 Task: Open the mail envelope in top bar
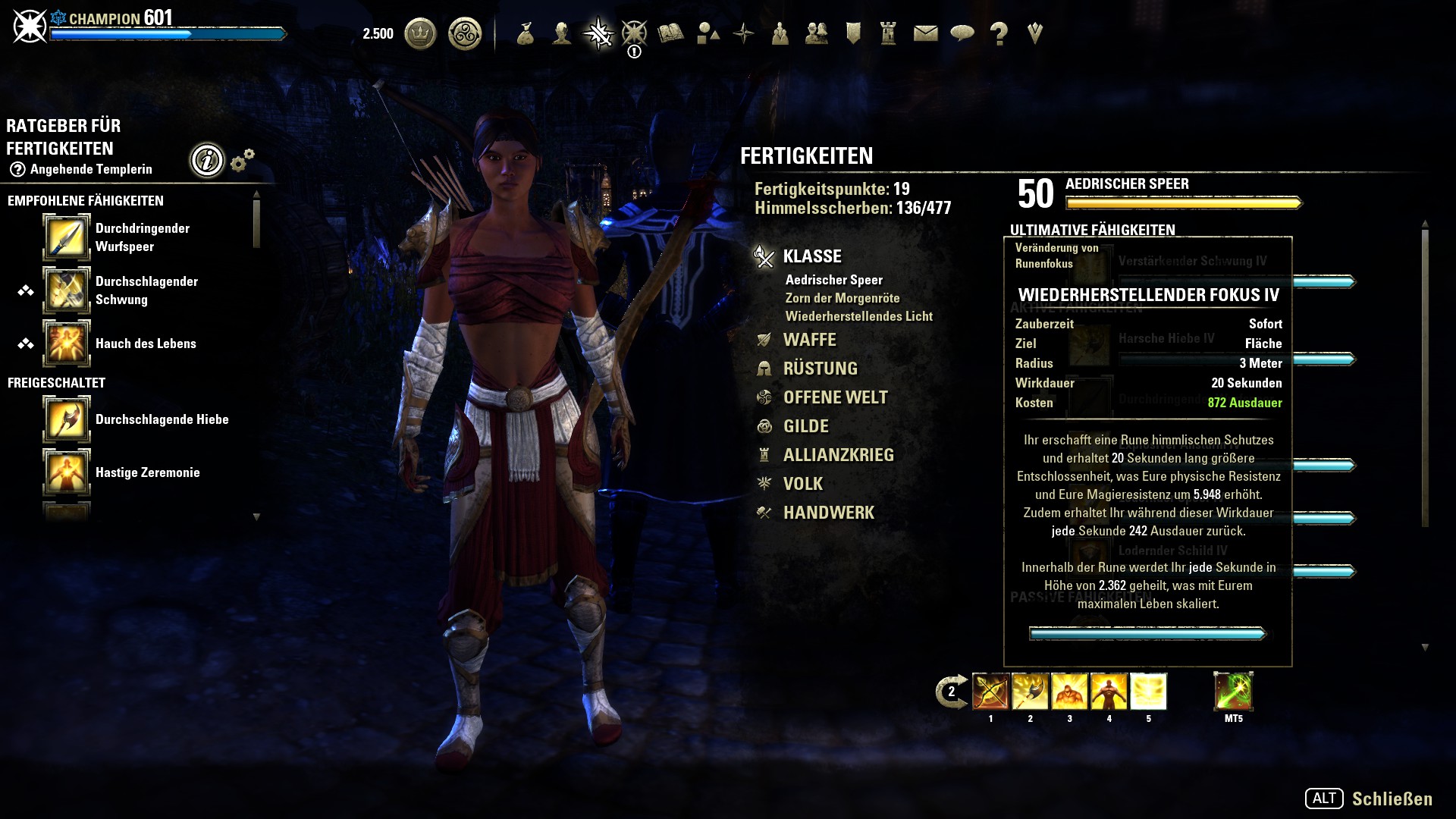pos(925,33)
